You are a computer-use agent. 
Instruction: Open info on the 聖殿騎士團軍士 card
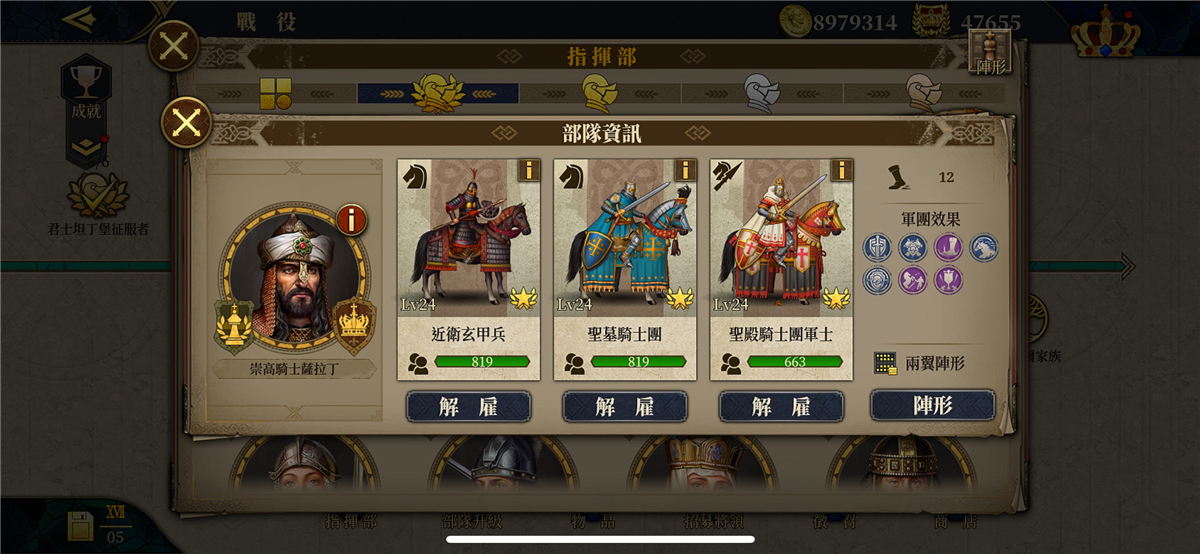pos(841,170)
